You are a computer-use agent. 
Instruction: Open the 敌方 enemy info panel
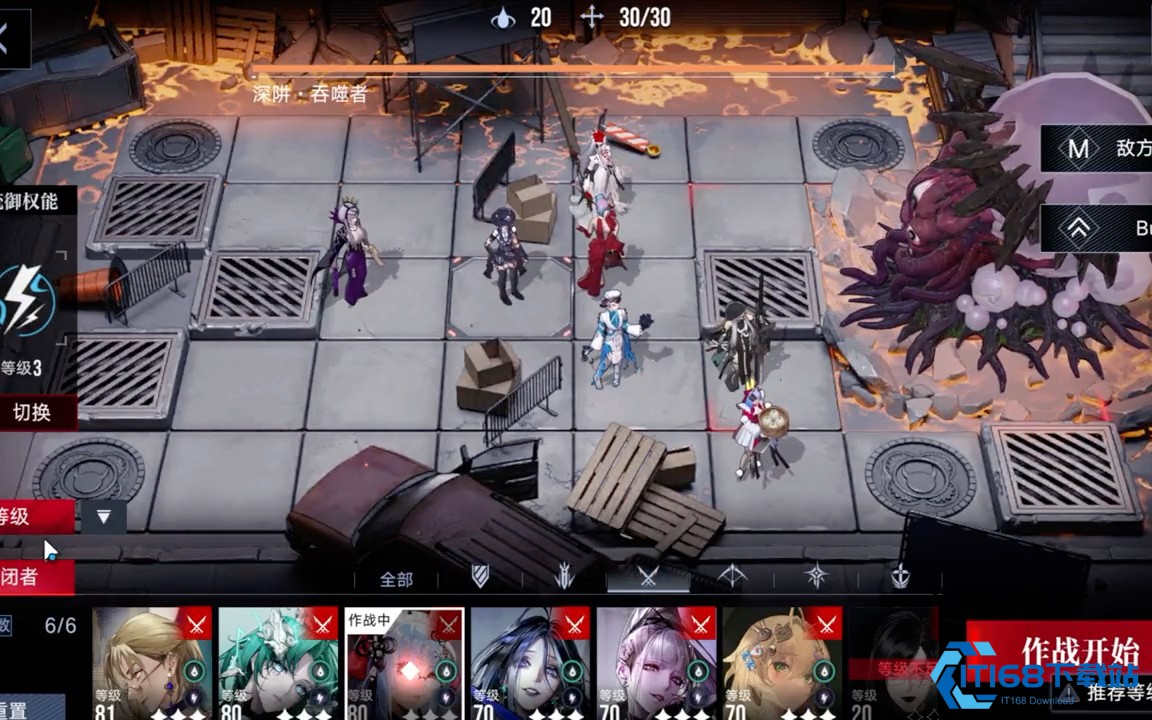pyautogui.click(x=1097, y=149)
